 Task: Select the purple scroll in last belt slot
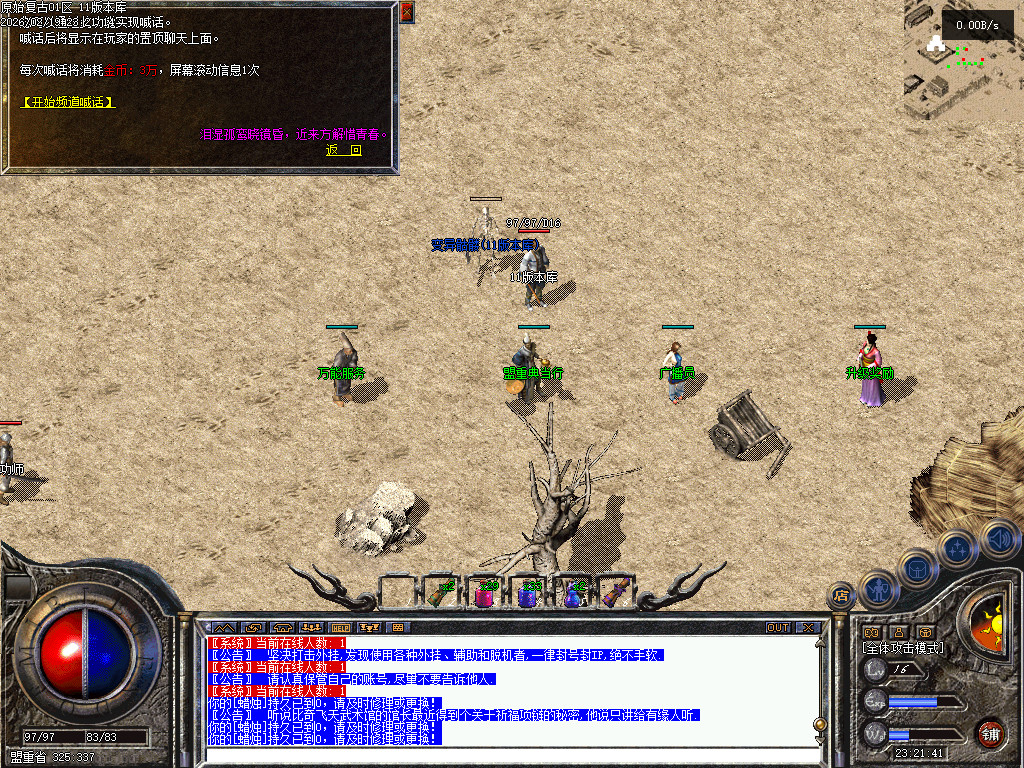(x=616, y=593)
